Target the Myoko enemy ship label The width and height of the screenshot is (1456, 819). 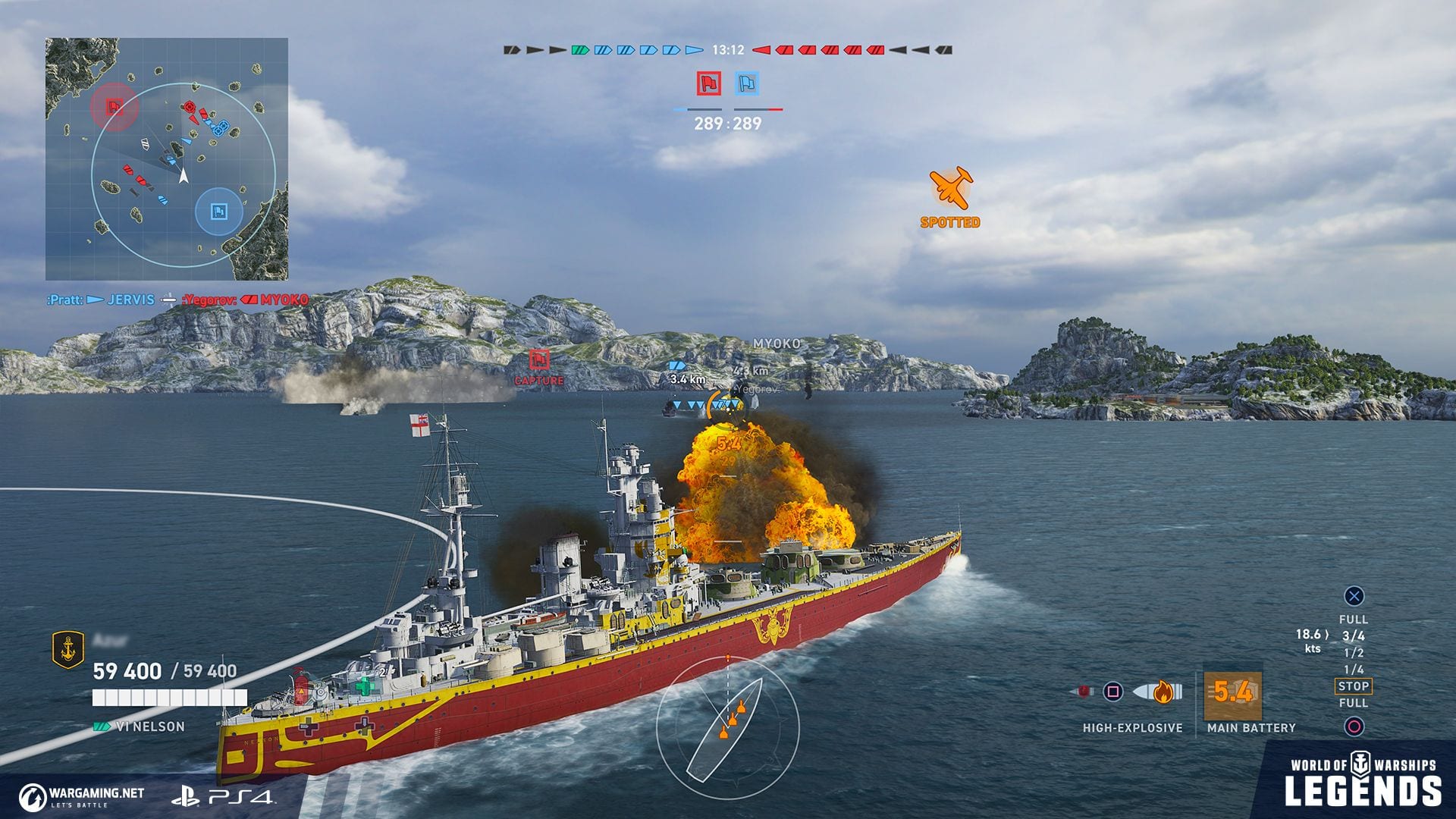click(776, 344)
